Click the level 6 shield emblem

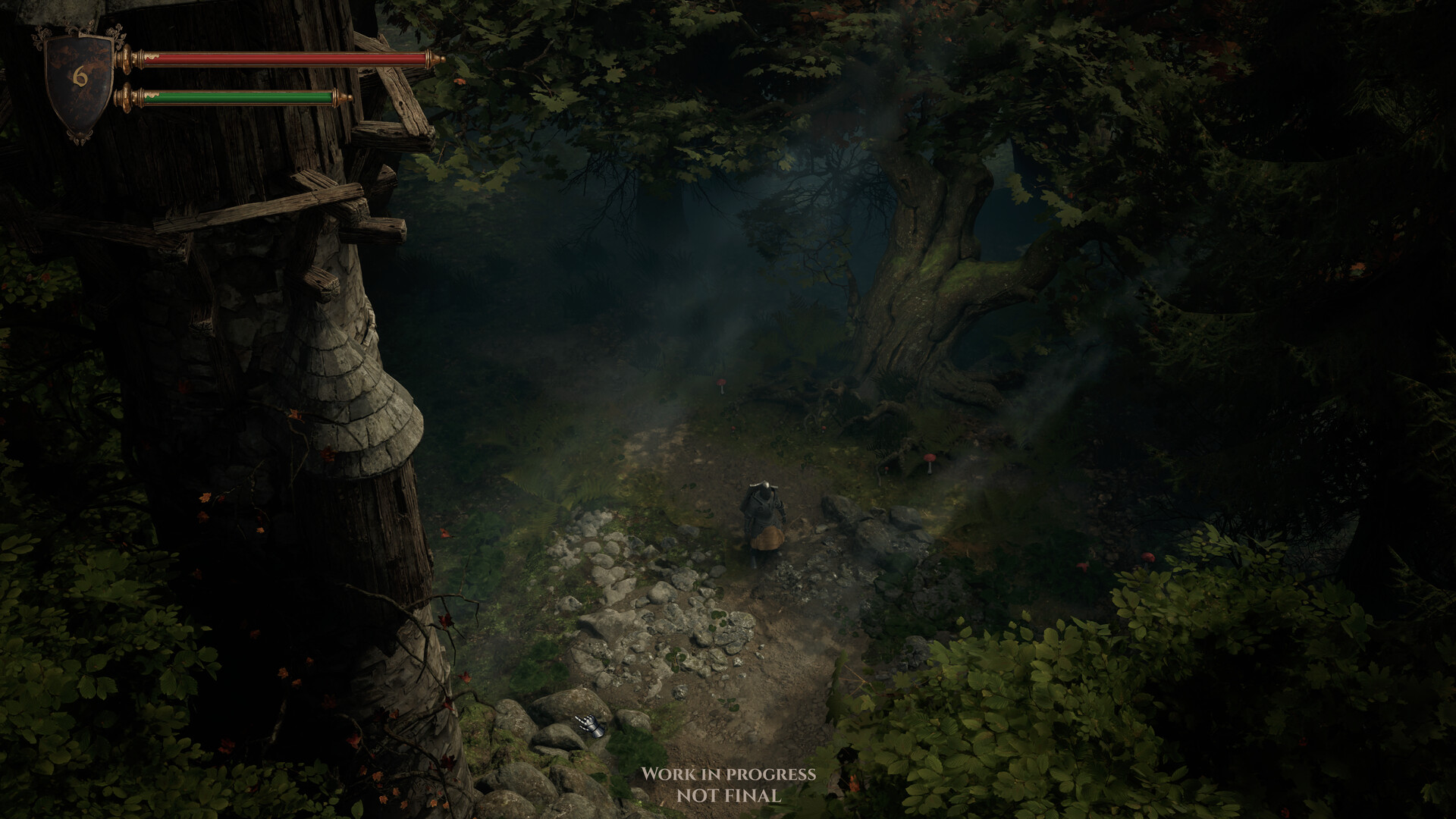[79, 79]
